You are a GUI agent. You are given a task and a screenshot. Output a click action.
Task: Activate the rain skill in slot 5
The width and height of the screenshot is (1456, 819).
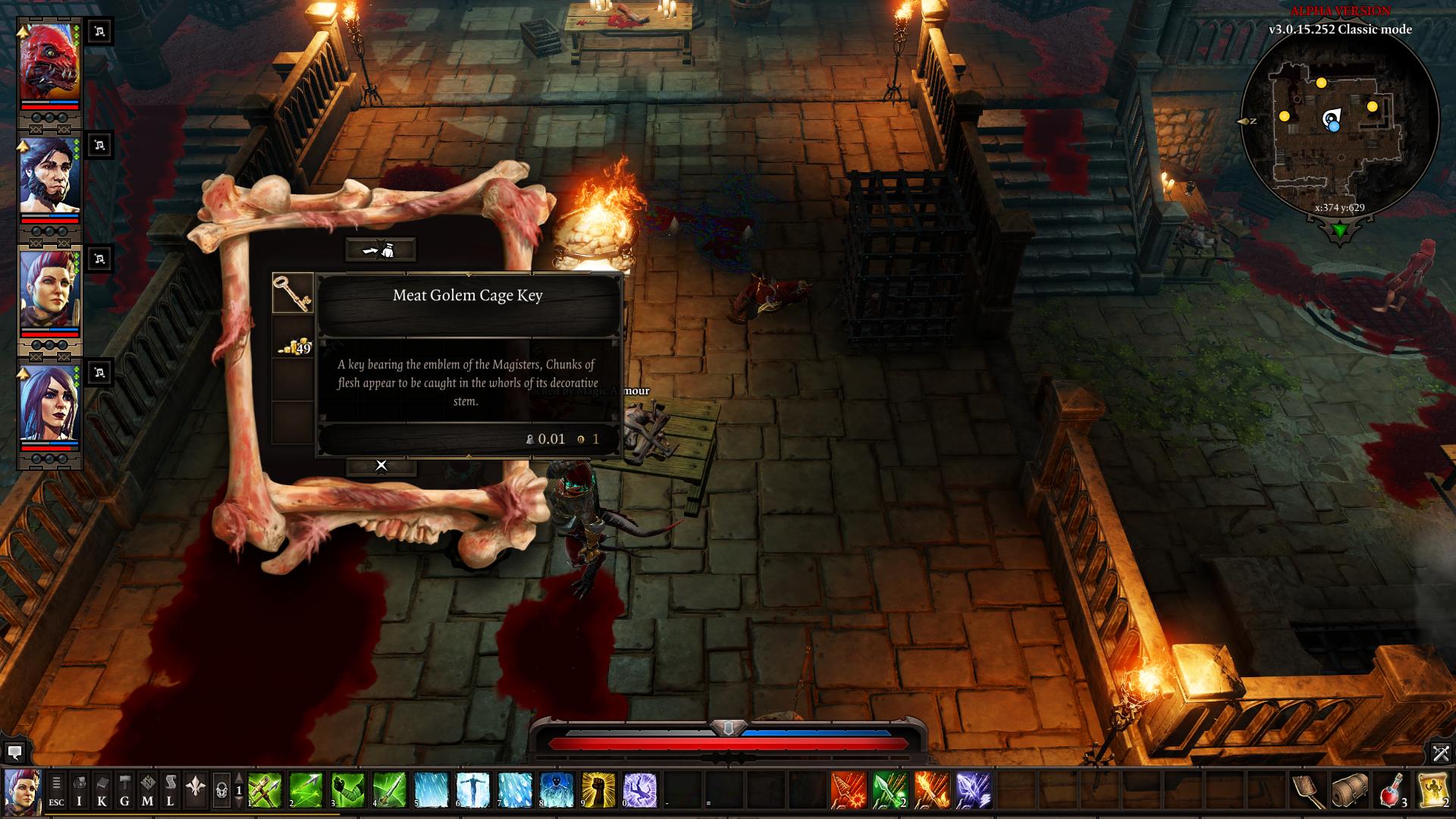click(x=430, y=789)
